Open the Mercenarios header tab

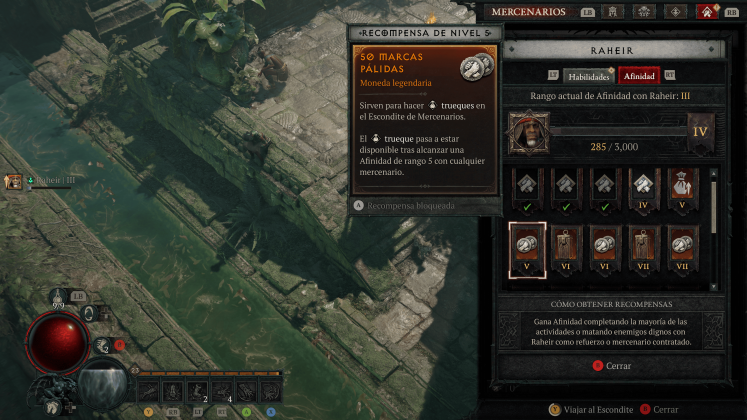529,12
